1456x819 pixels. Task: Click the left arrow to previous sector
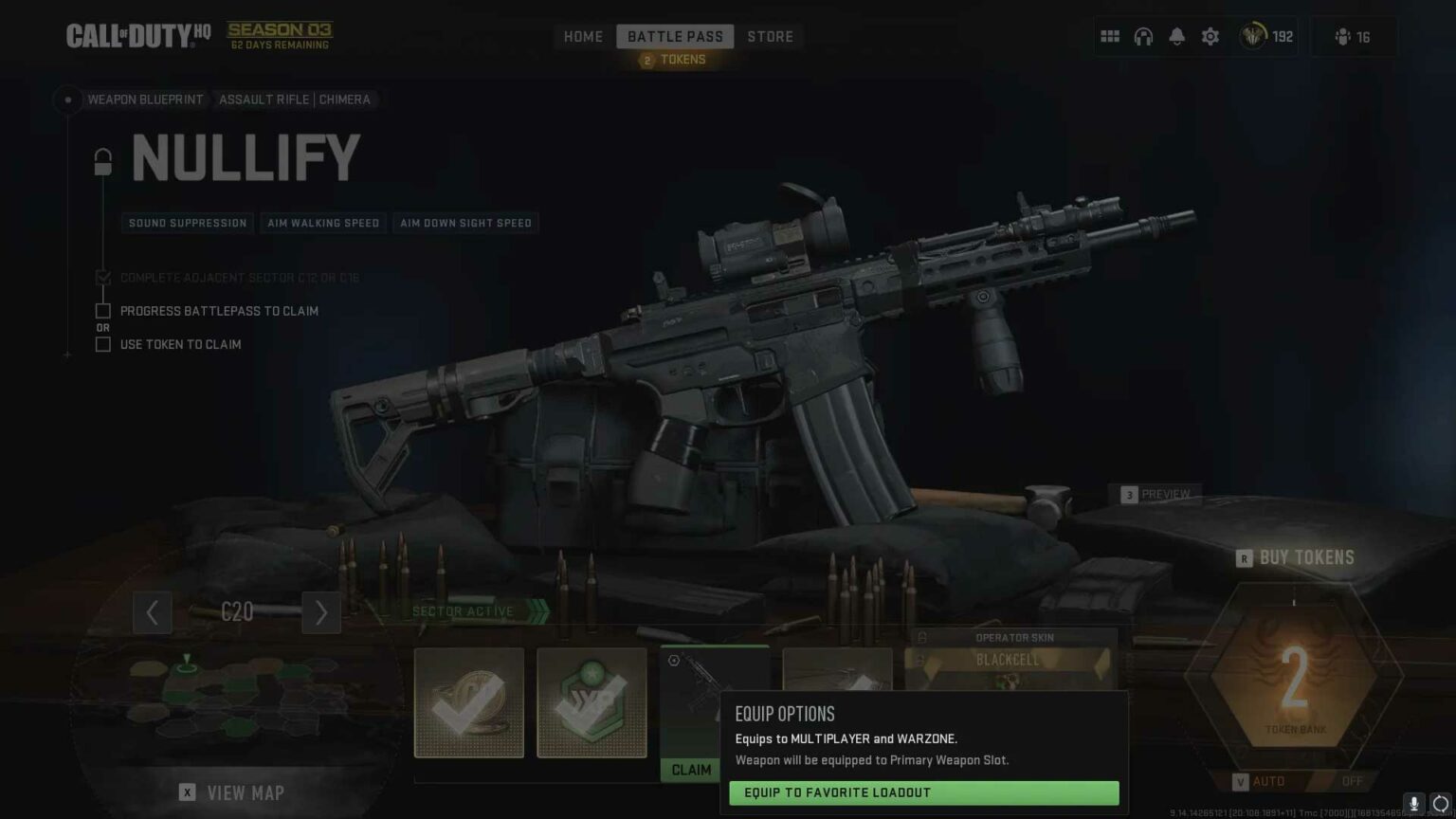coord(153,612)
